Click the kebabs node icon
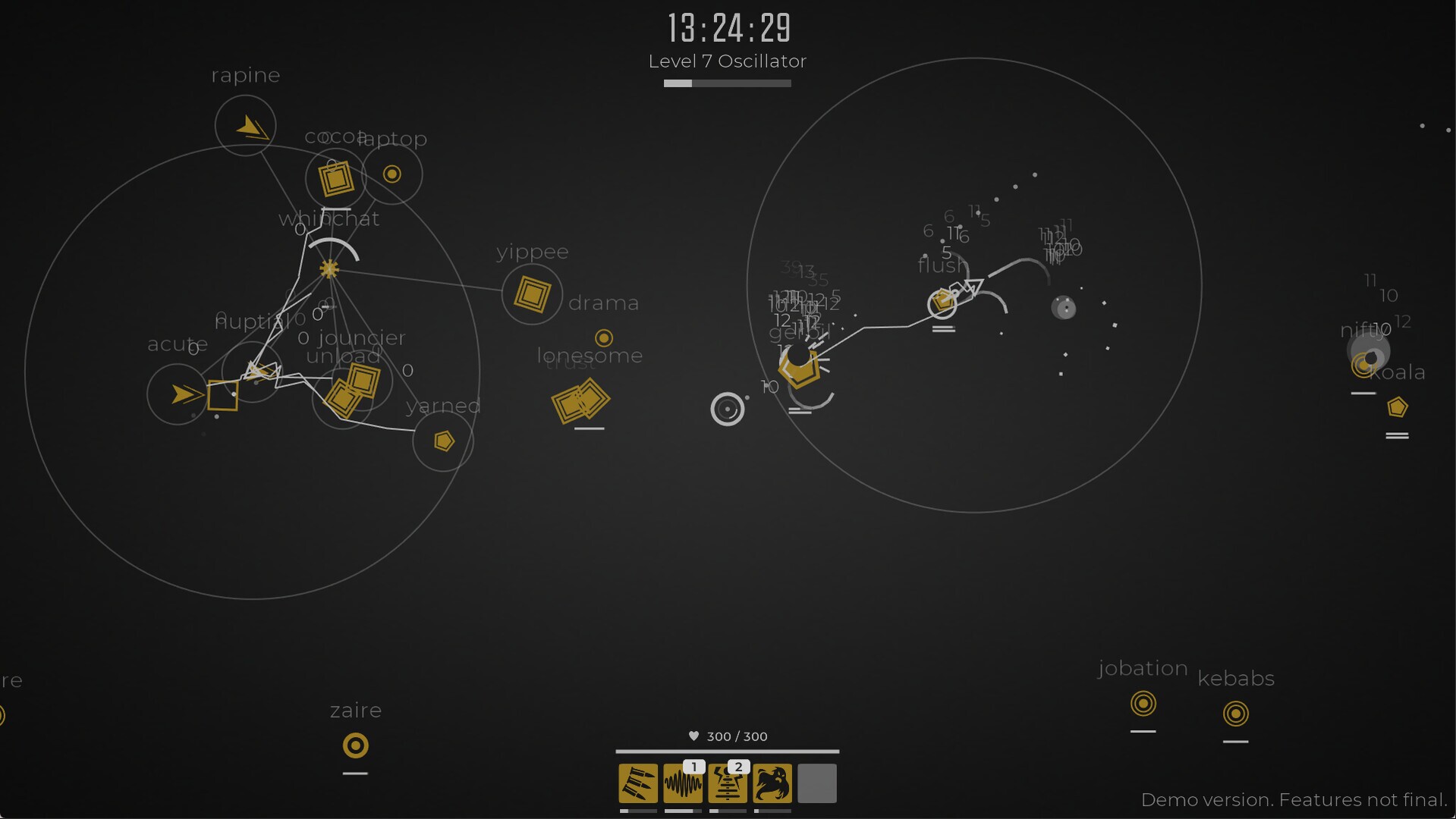The image size is (1456, 819). coord(1236,713)
